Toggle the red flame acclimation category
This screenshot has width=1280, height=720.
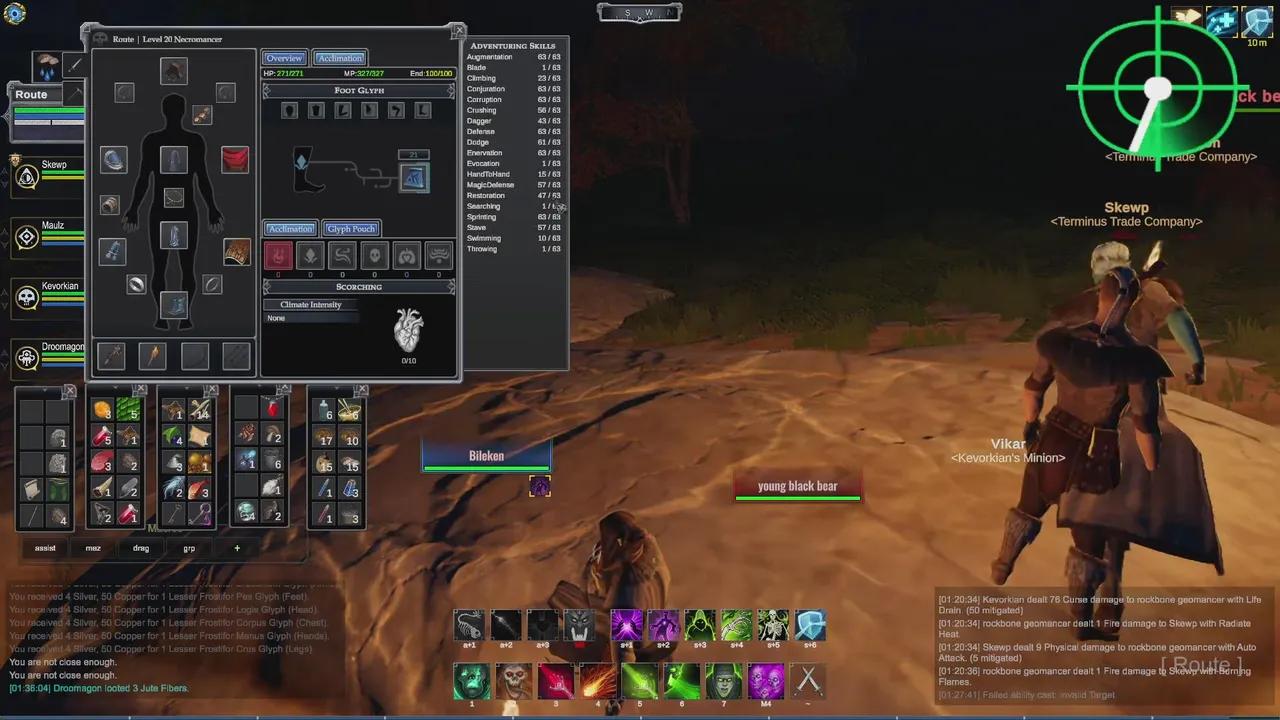(x=278, y=256)
